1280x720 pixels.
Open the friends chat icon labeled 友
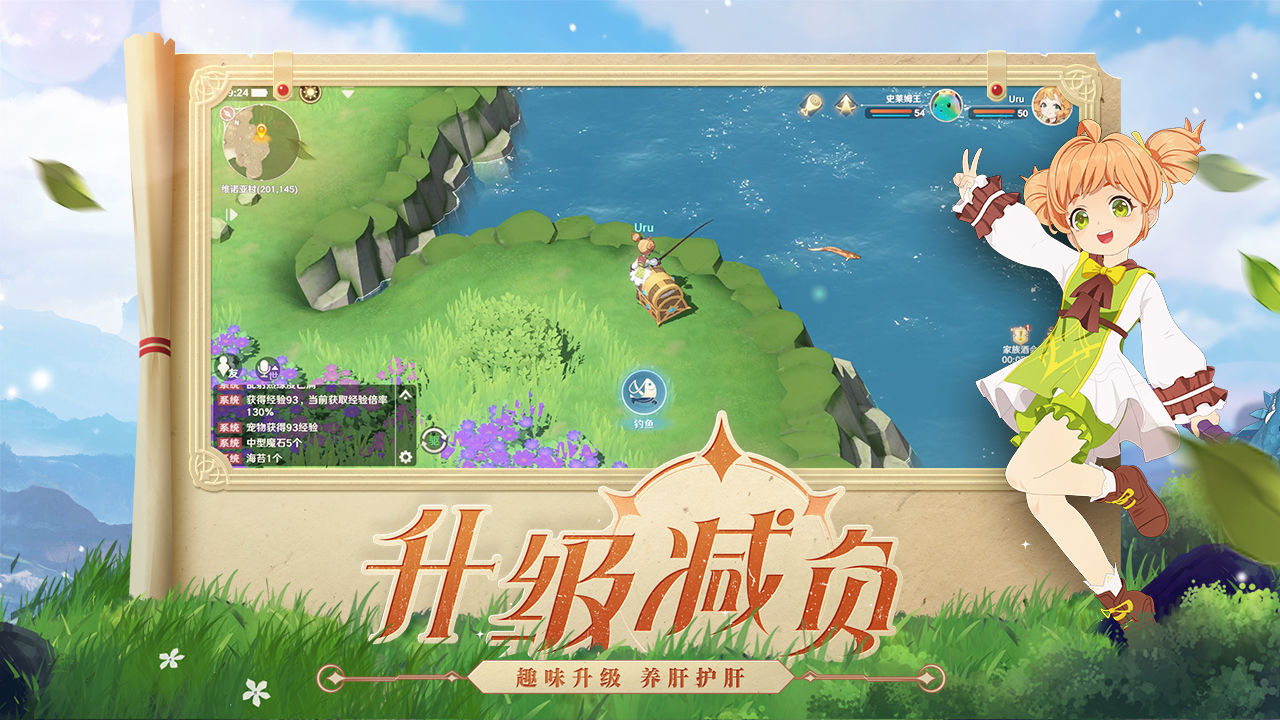(x=223, y=366)
